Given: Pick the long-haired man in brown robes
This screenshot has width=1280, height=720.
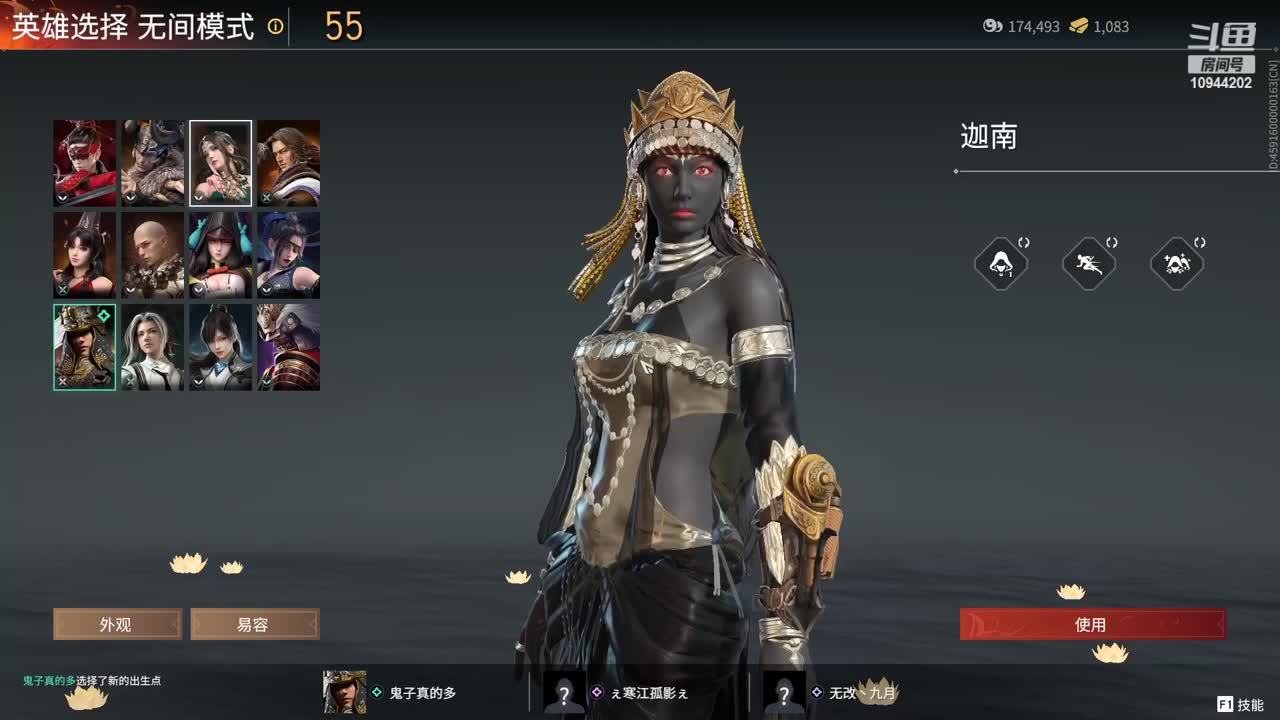Looking at the screenshot, I should point(289,162).
